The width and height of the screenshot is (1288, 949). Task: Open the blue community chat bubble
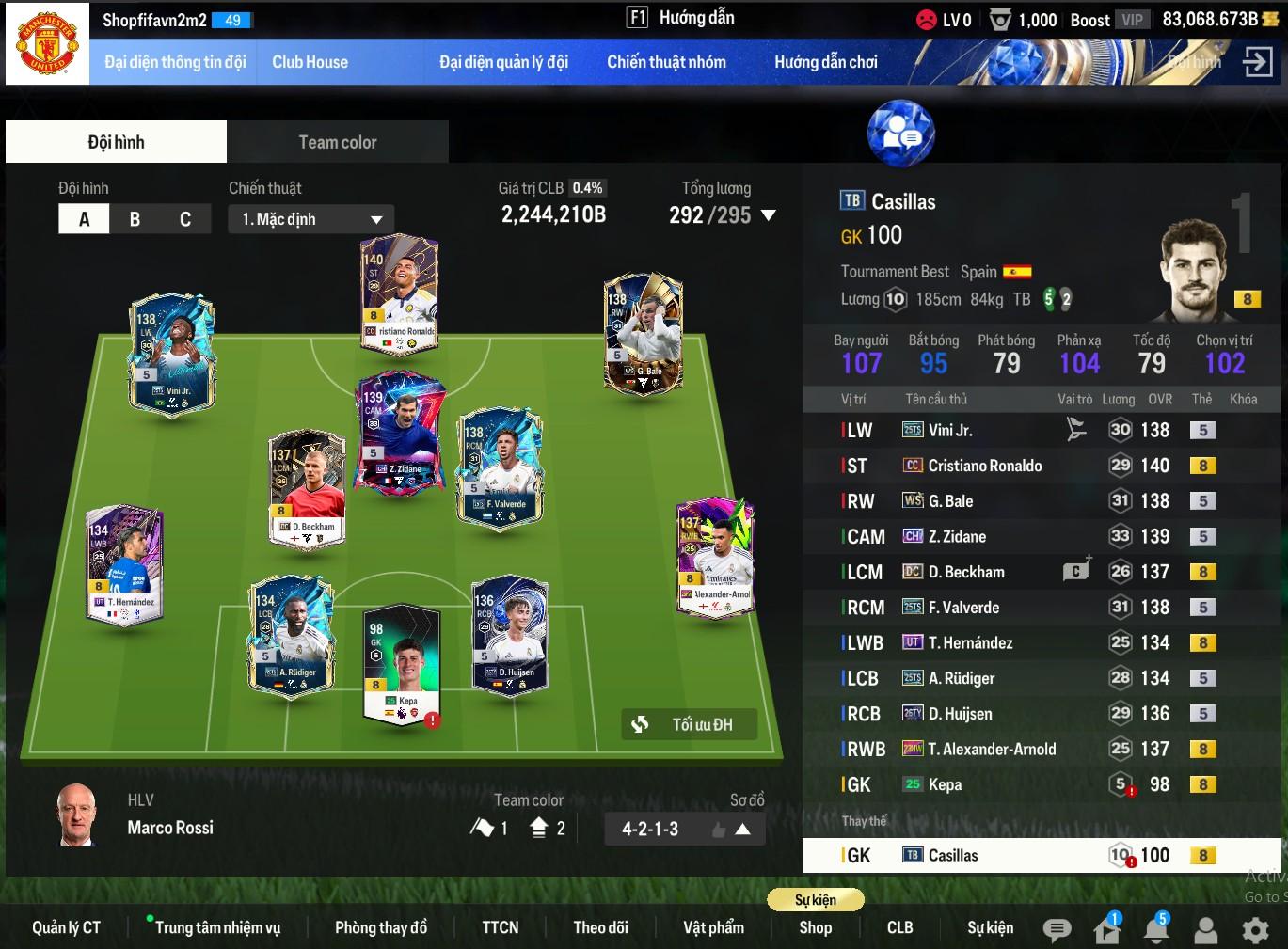[x=900, y=134]
